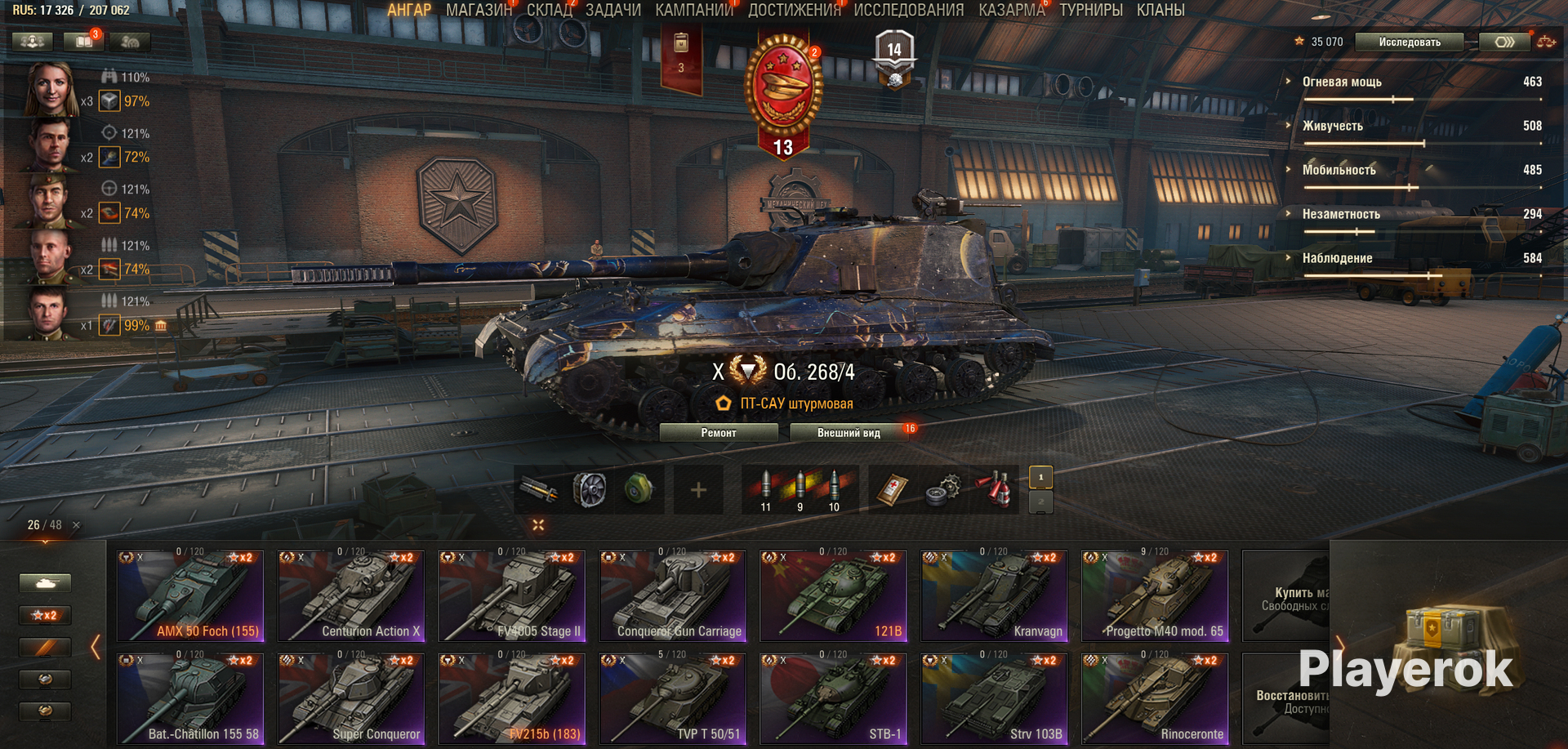
Task: Open the ЗАДАЧИ menu
Action: [x=612, y=10]
